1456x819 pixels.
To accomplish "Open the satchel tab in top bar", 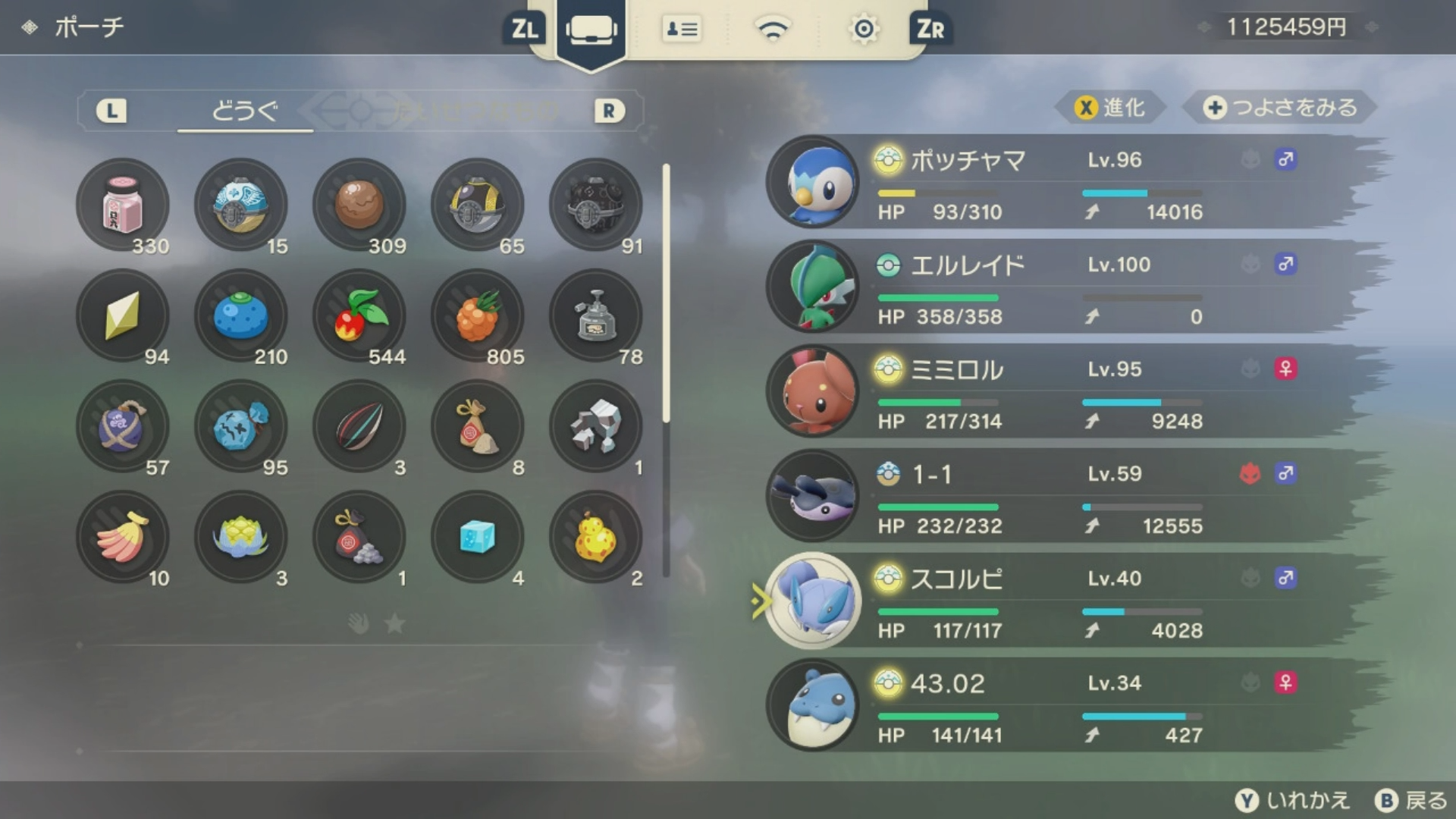I will (591, 30).
